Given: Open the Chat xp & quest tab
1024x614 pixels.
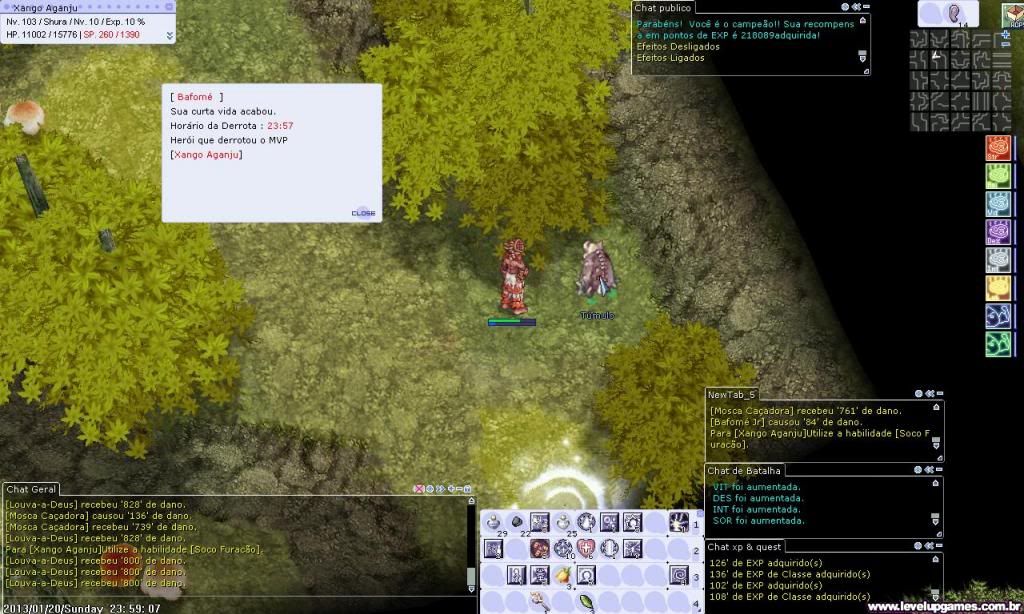Looking at the screenshot, I should [x=745, y=546].
